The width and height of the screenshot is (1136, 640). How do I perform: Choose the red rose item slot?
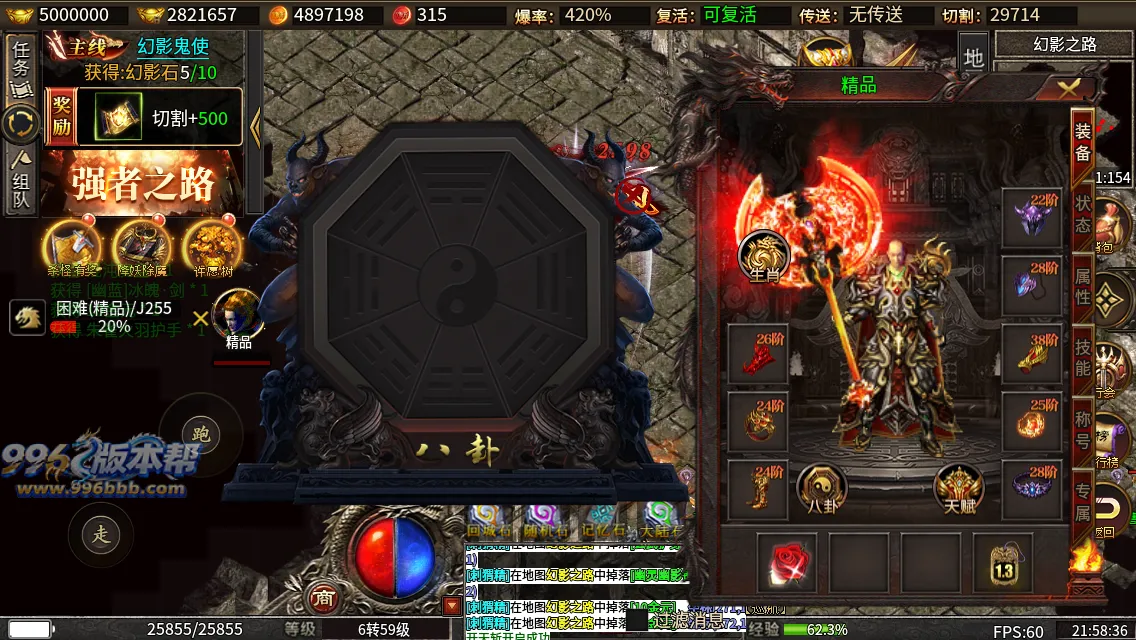787,562
